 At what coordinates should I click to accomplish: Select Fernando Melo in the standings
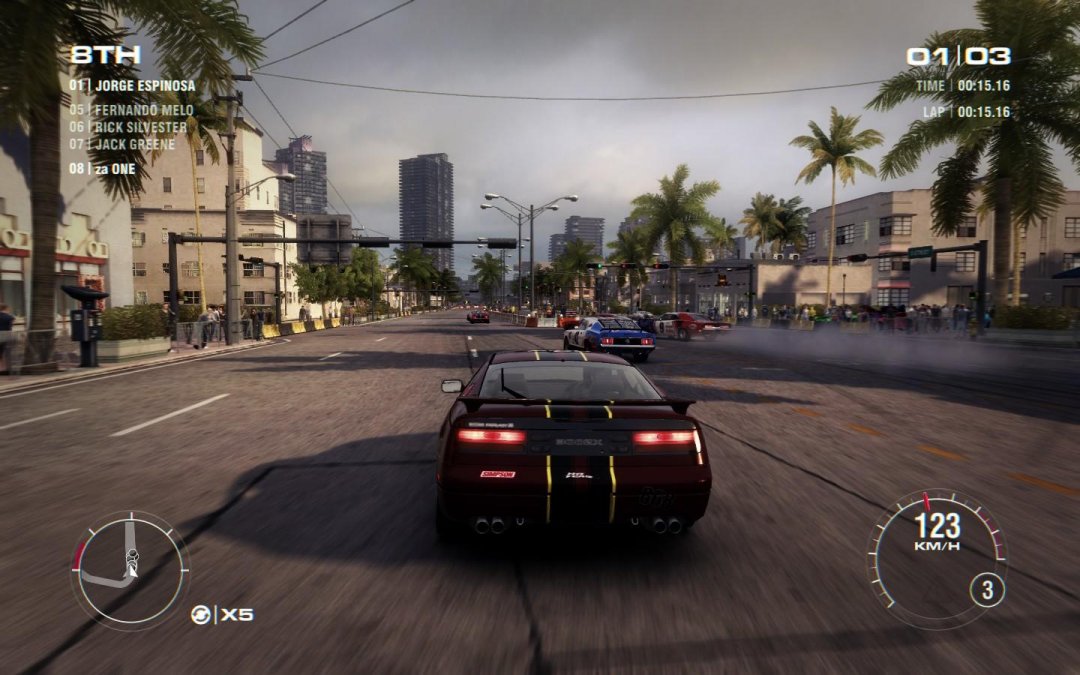131,110
